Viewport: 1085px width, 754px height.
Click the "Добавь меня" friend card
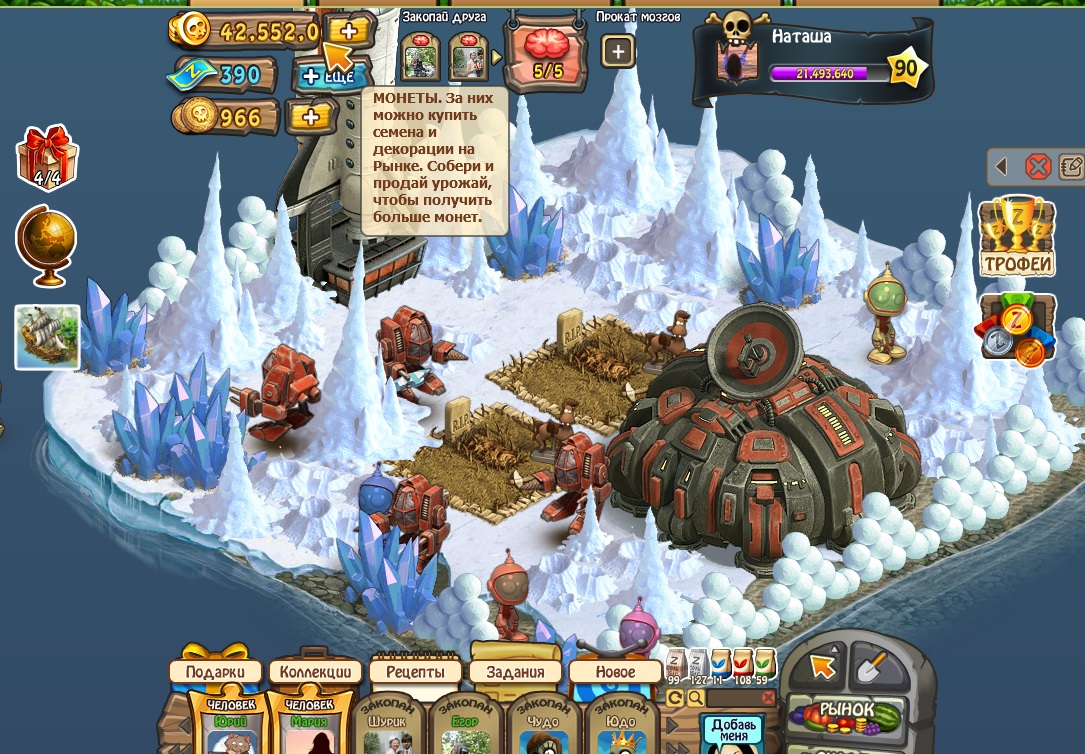coord(732,731)
